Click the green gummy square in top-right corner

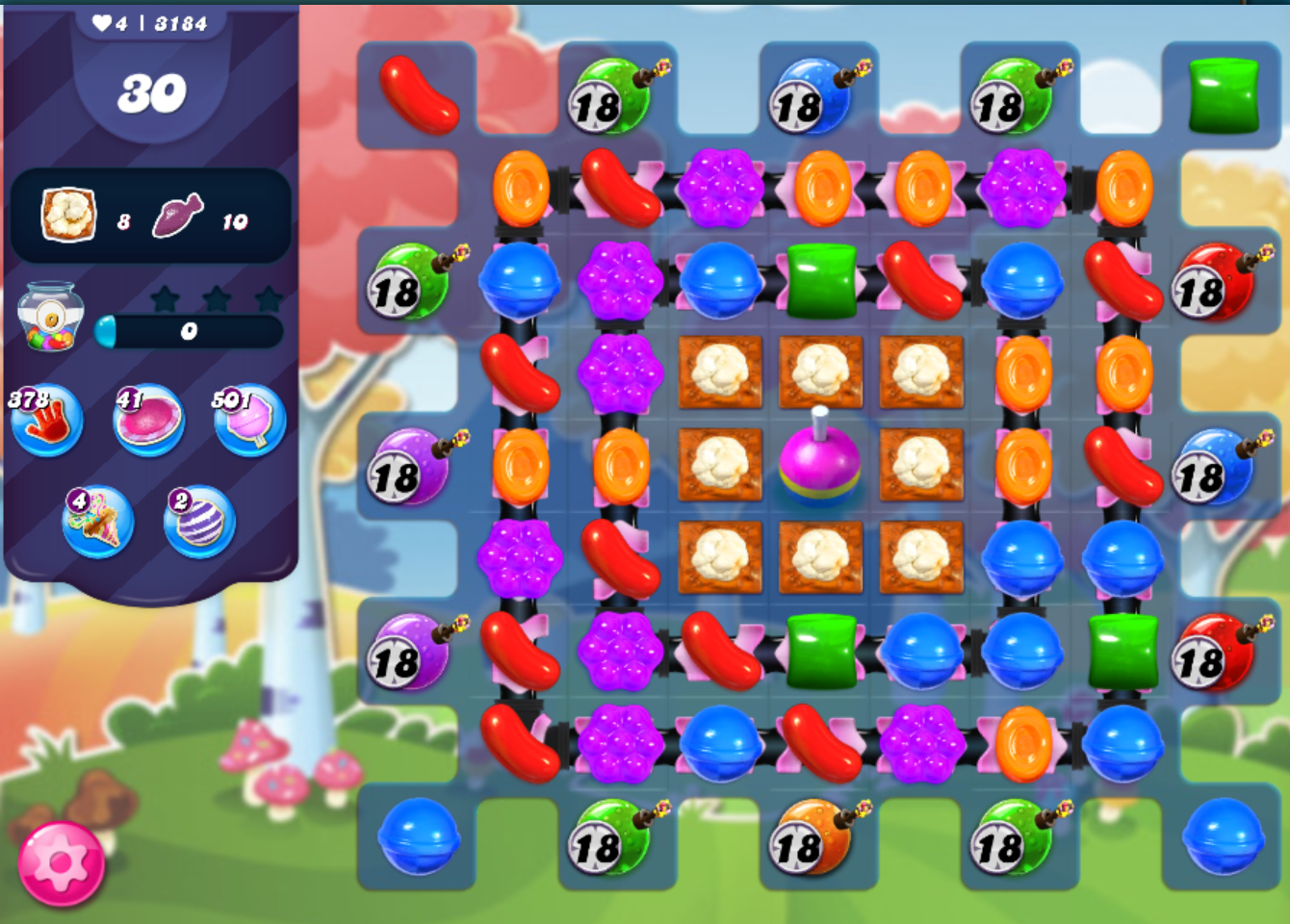(1225, 96)
